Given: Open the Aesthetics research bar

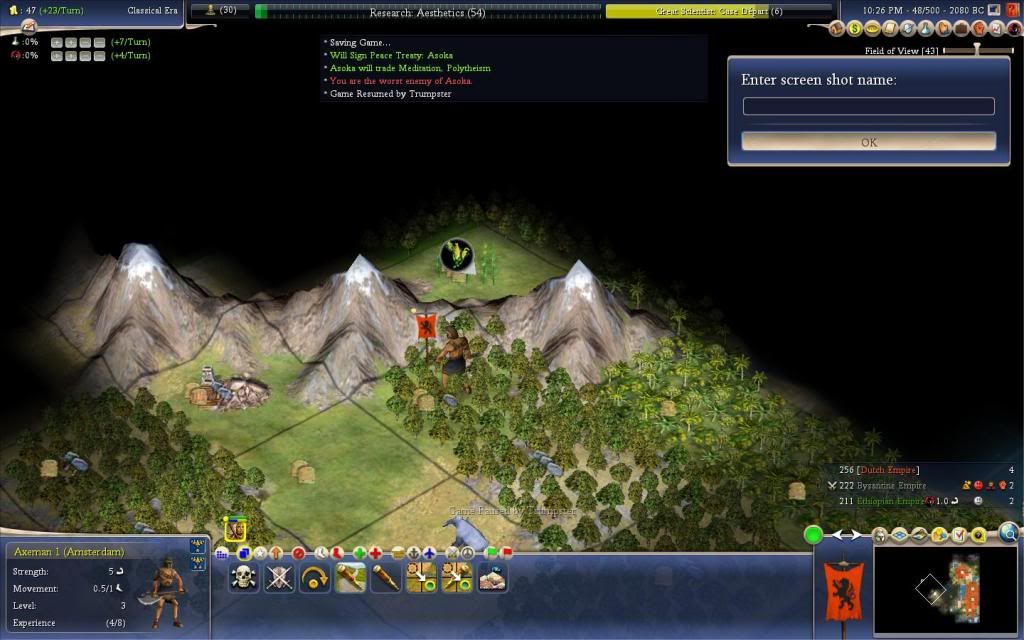Looking at the screenshot, I should tap(428, 12).
